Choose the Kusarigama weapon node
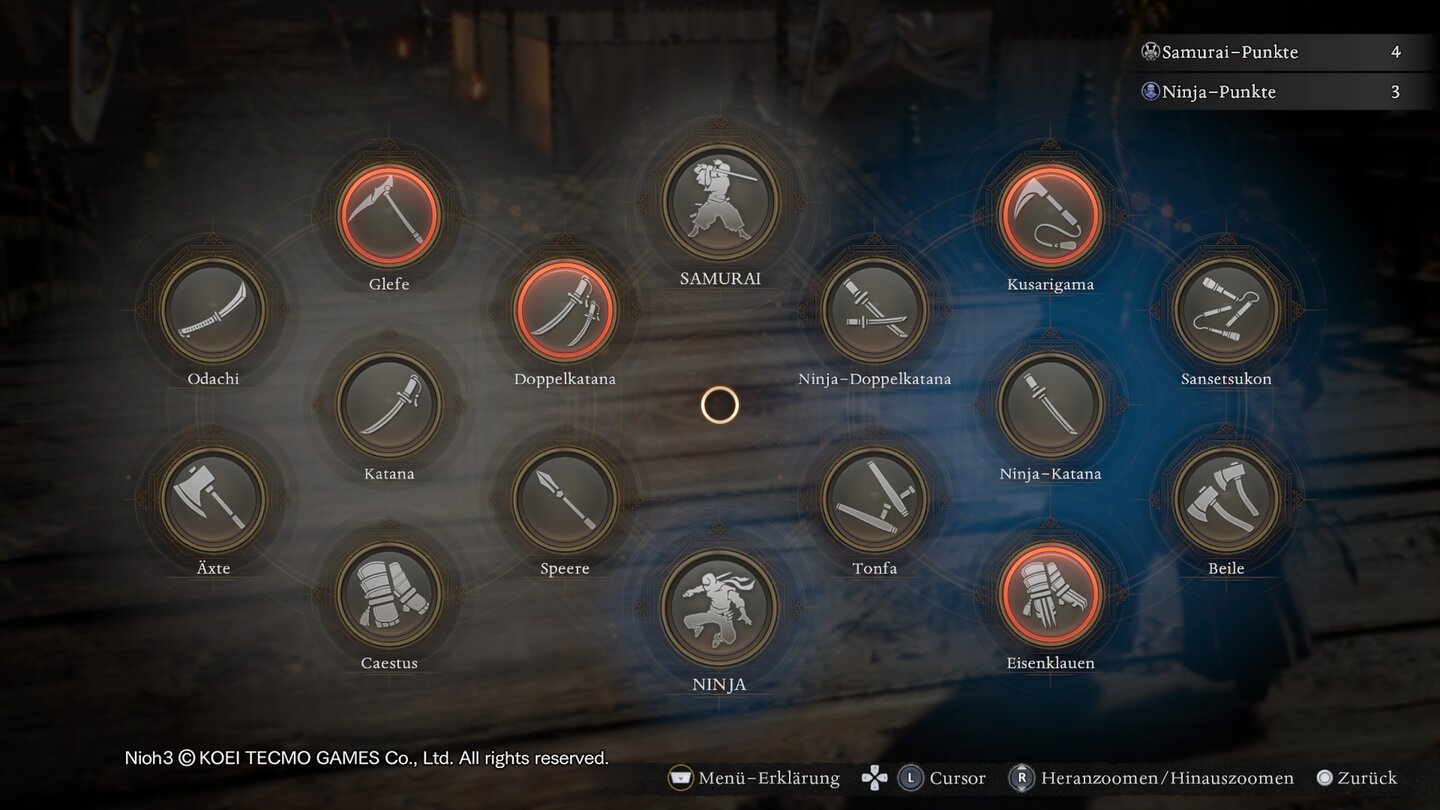The height and width of the screenshot is (810, 1440). pyautogui.click(x=1050, y=214)
